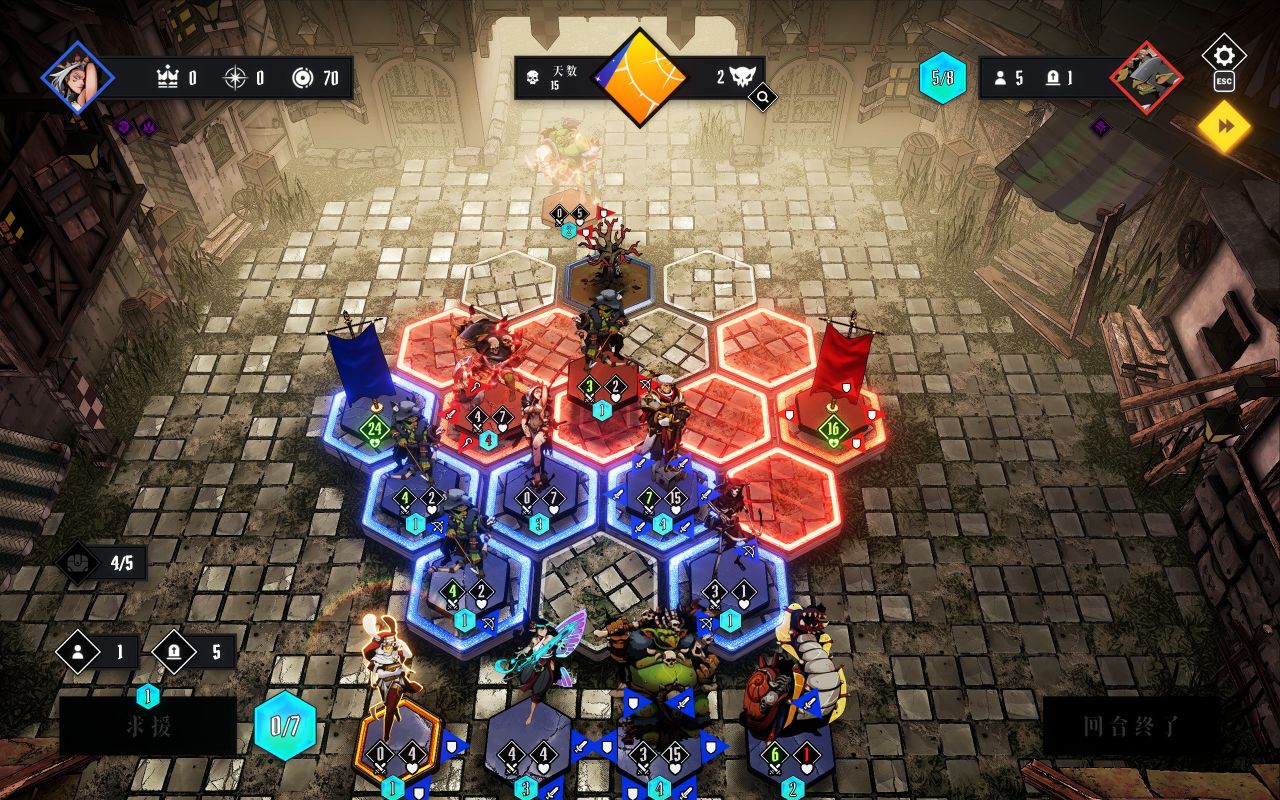Click the magnifier inspect icon
The height and width of the screenshot is (800, 1280).
point(762,97)
